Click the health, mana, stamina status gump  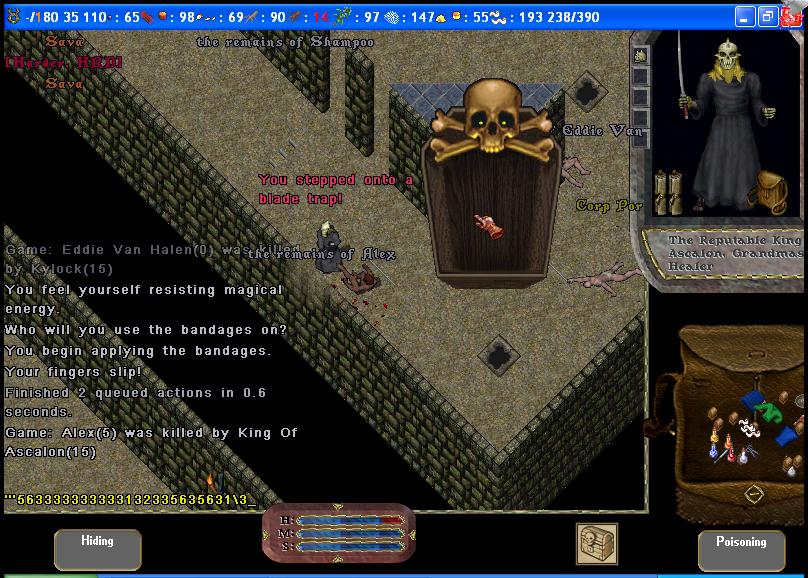[x=338, y=533]
